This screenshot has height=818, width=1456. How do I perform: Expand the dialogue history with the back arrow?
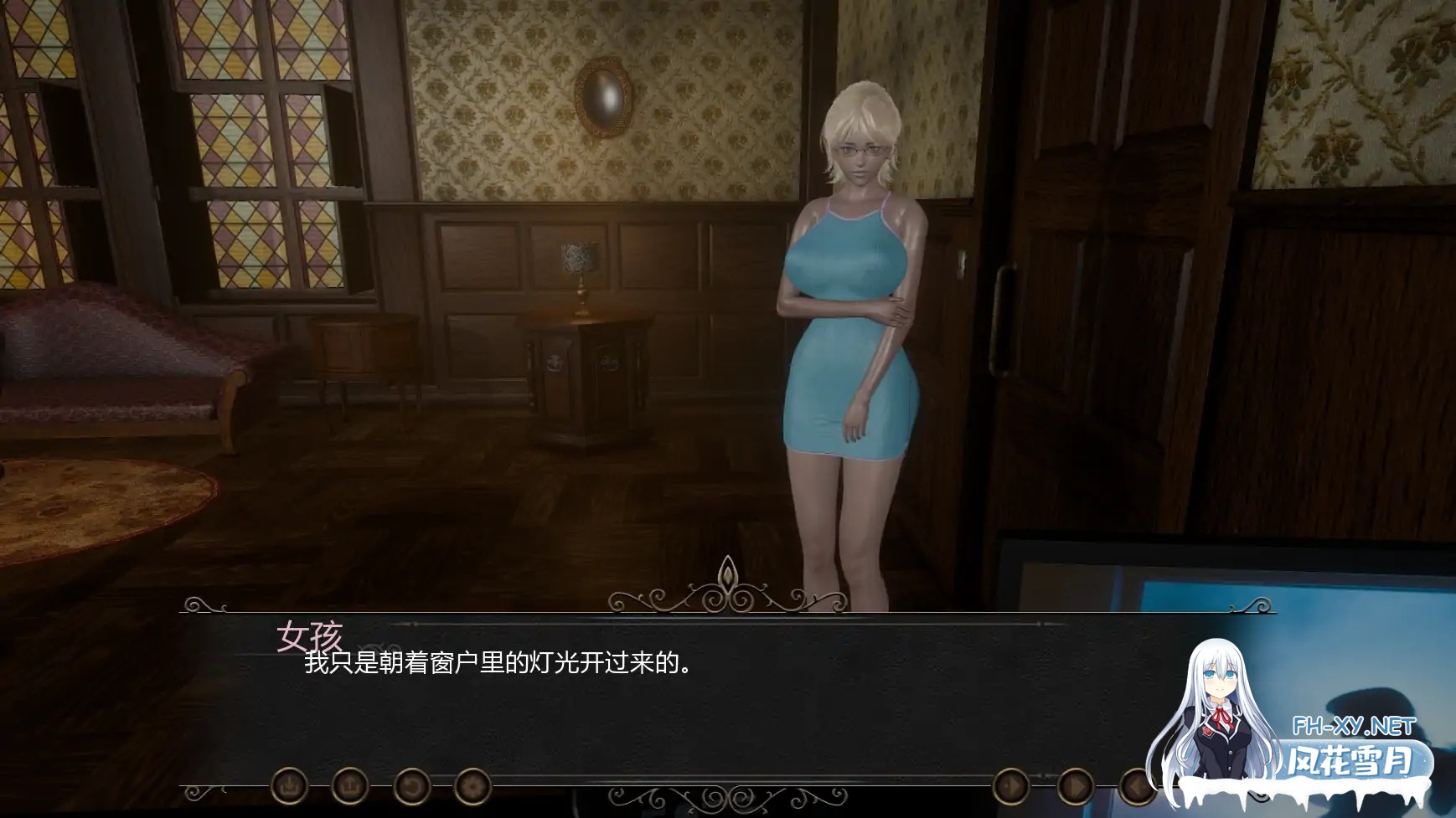point(1136,785)
